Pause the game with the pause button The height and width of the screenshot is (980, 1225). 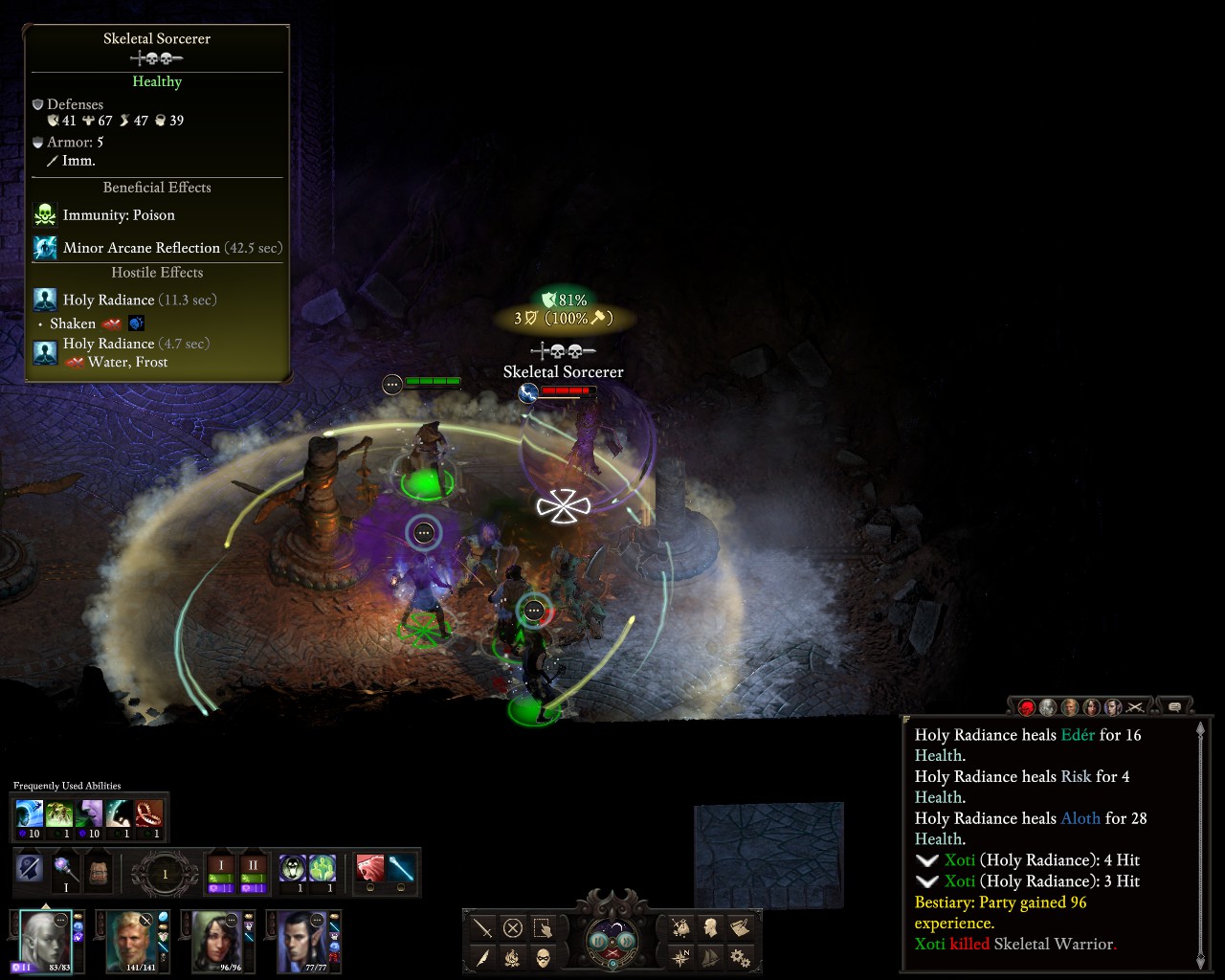(599, 940)
